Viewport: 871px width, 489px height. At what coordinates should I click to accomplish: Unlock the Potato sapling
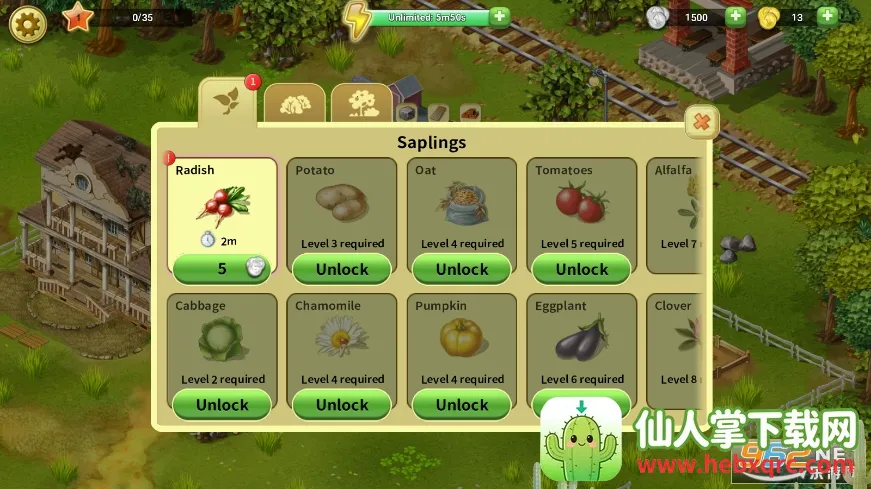pos(342,269)
